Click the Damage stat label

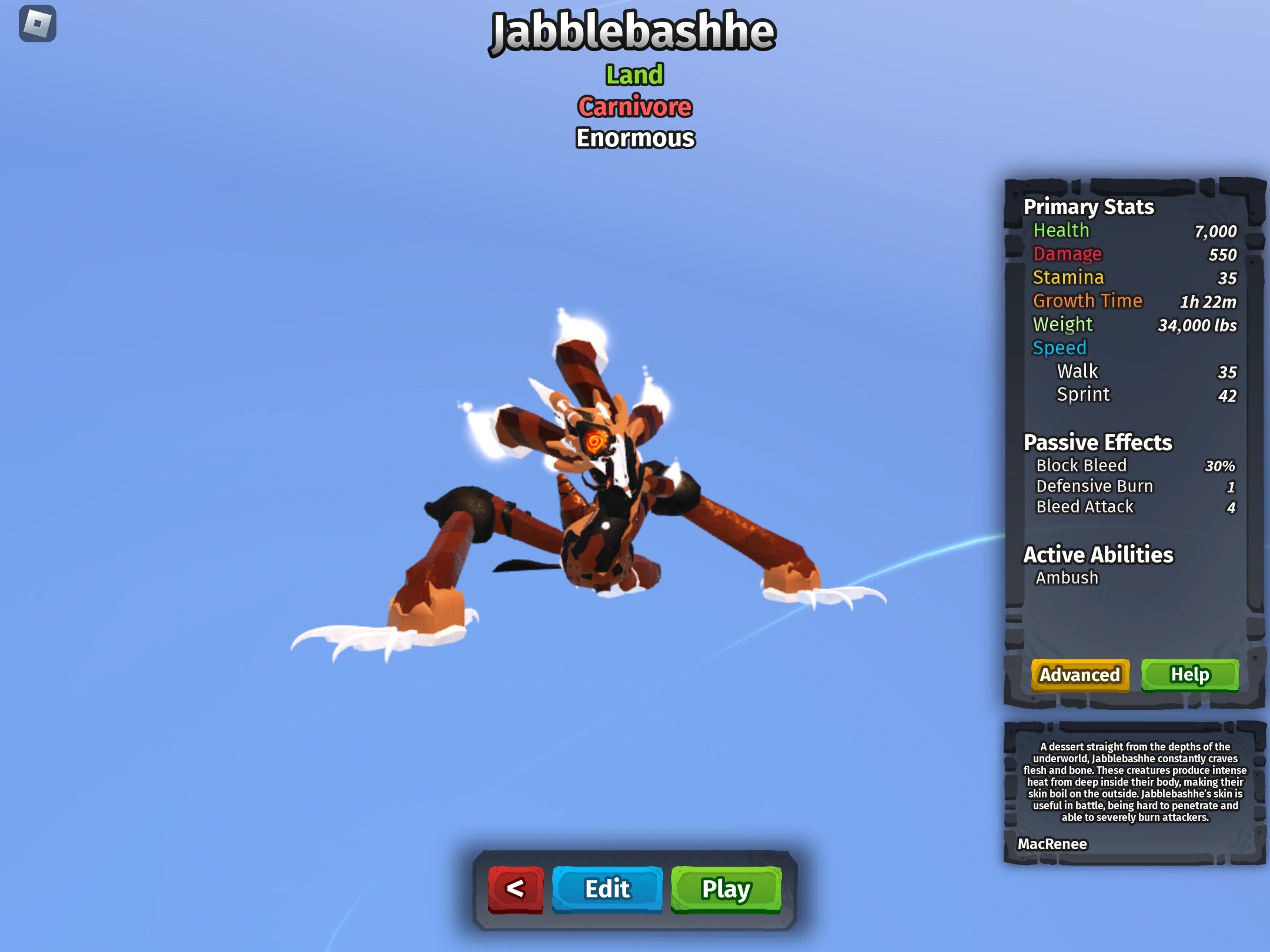[1068, 254]
